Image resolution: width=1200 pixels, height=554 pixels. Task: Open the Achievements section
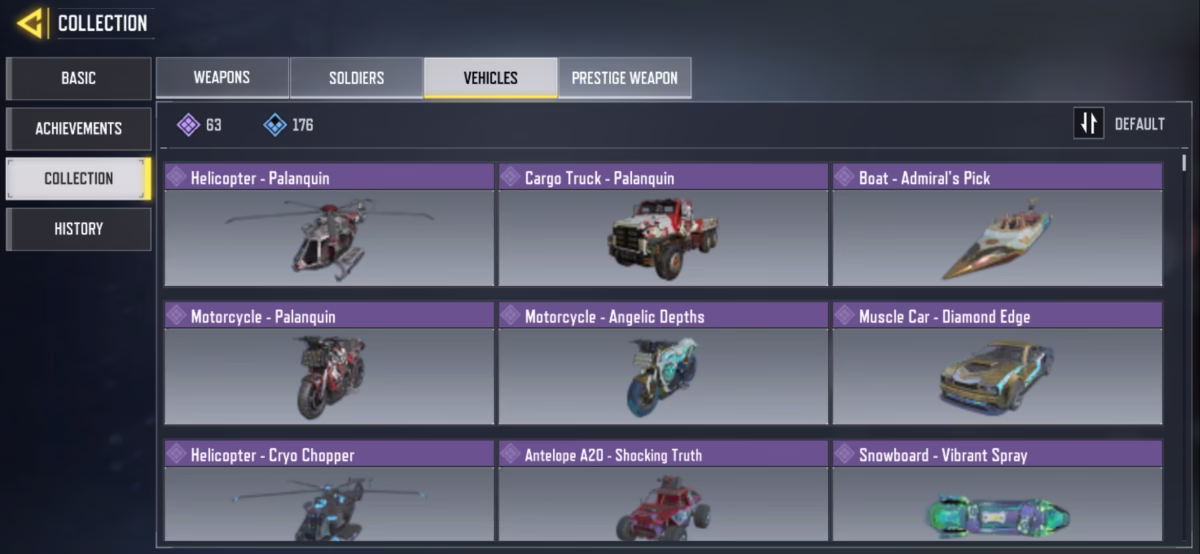click(78, 128)
